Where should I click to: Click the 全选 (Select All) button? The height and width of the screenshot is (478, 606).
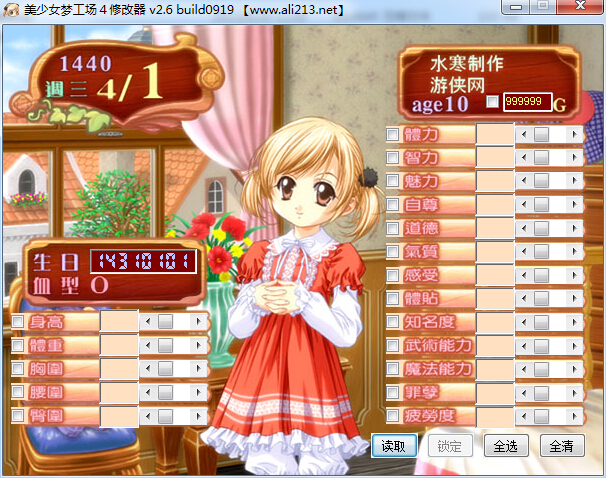(x=506, y=446)
